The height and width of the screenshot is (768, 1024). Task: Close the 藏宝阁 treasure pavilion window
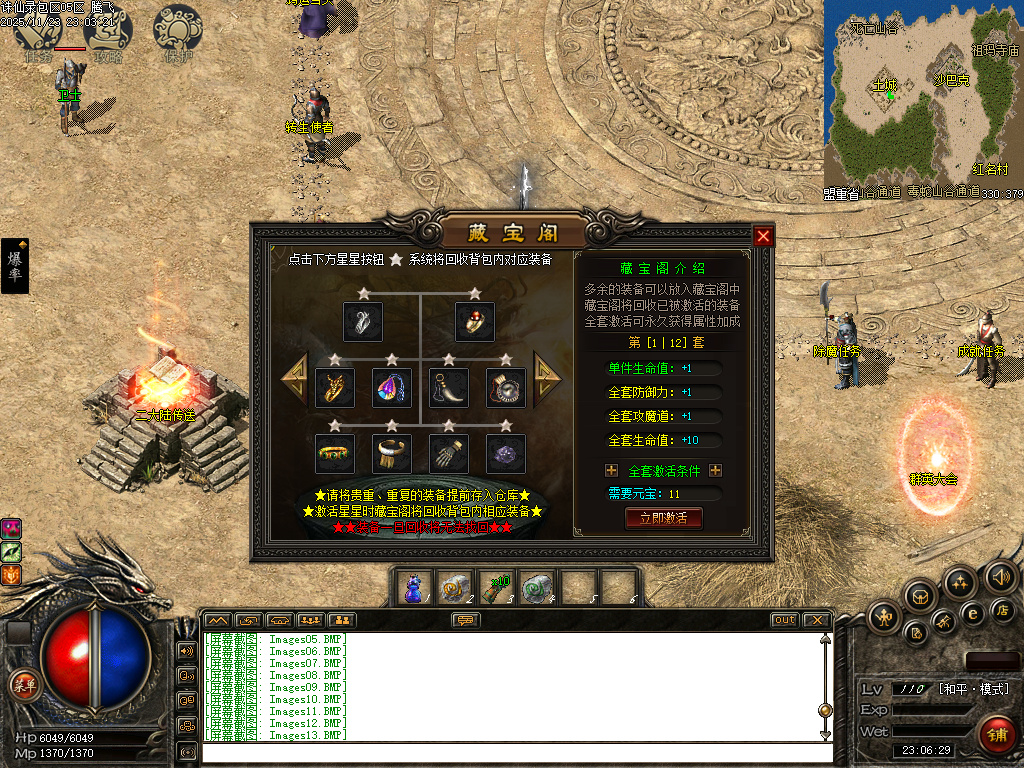click(764, 236)
